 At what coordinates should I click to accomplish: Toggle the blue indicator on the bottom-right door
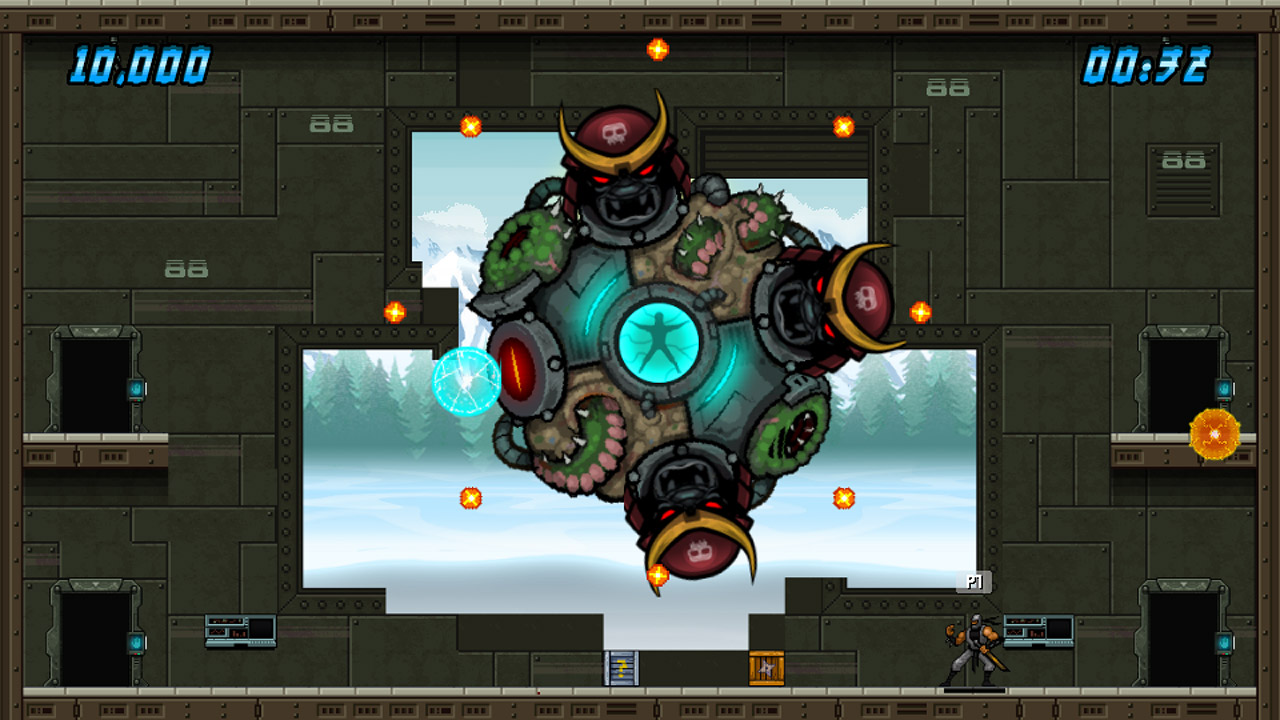click(x=1224, y=644)
